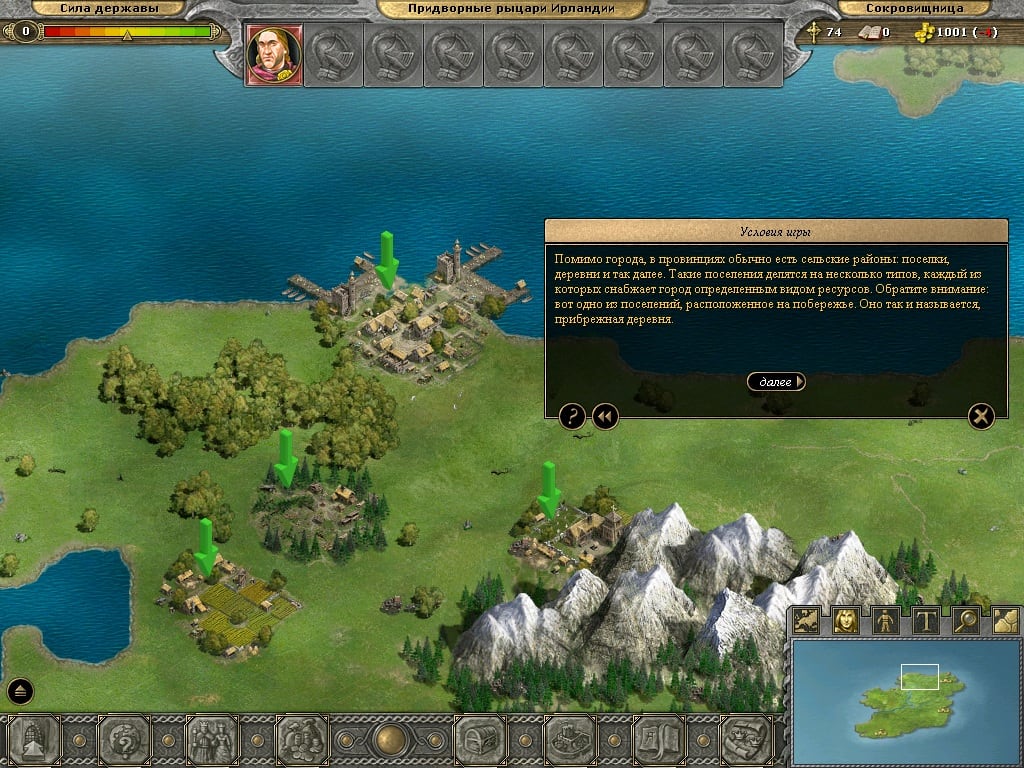The width and height of the screenshot is (1024, 768).
Task: Select the blonde face minimap filter
Action: (846, 621)
